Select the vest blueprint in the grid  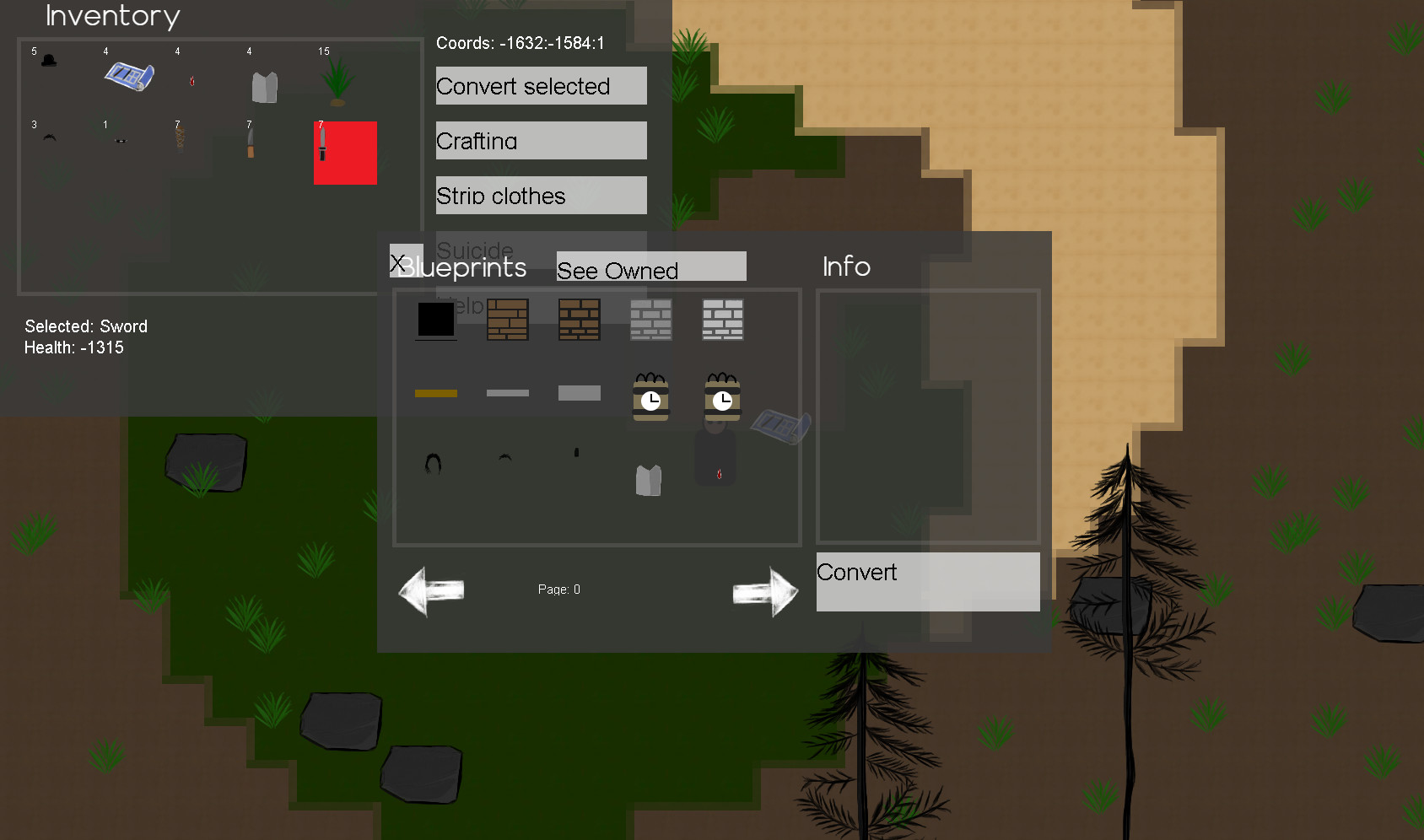coord(648,479)
